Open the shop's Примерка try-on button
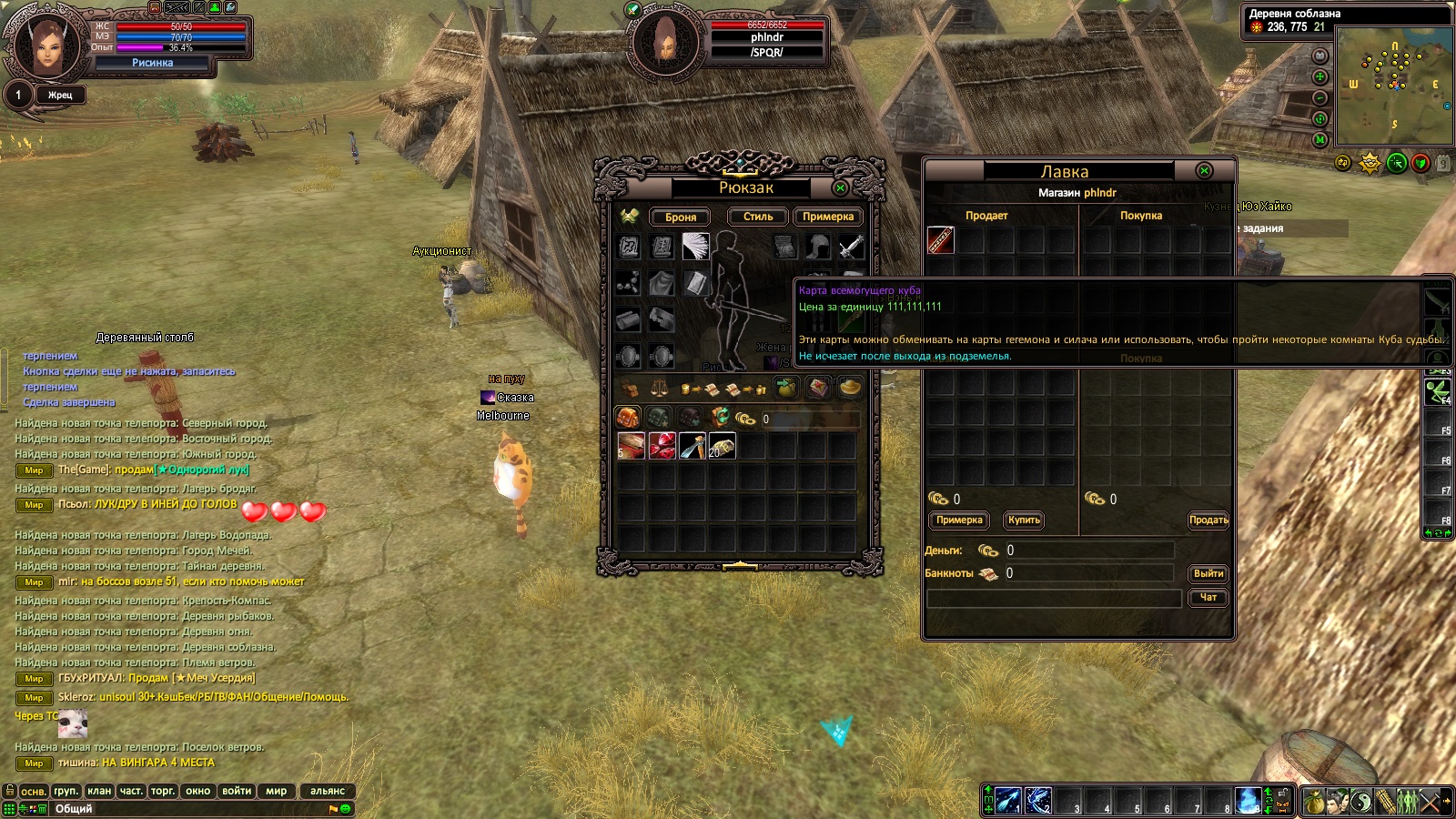Image resolution: width=1456 pixels, height=819 pixels. pos(959,520)
